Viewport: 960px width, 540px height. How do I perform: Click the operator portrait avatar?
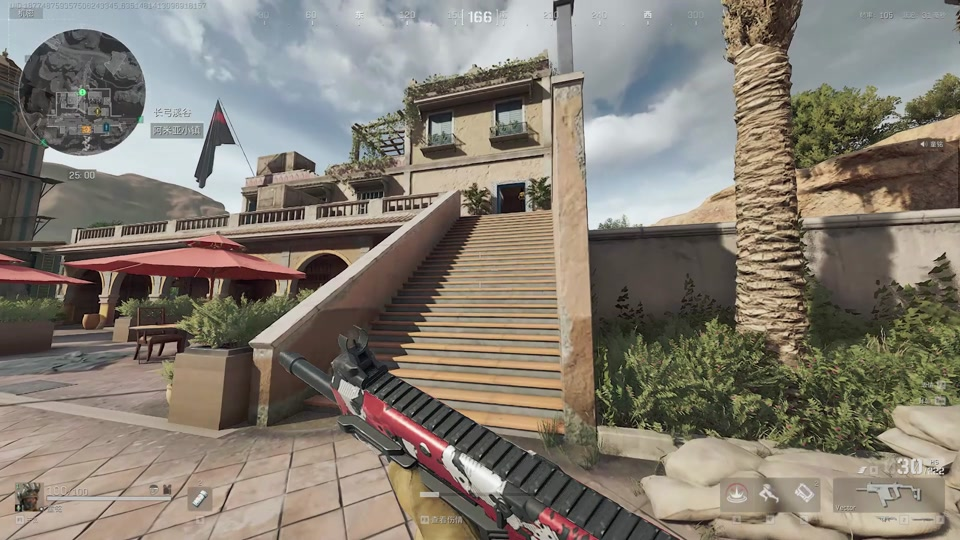point(27,496)
